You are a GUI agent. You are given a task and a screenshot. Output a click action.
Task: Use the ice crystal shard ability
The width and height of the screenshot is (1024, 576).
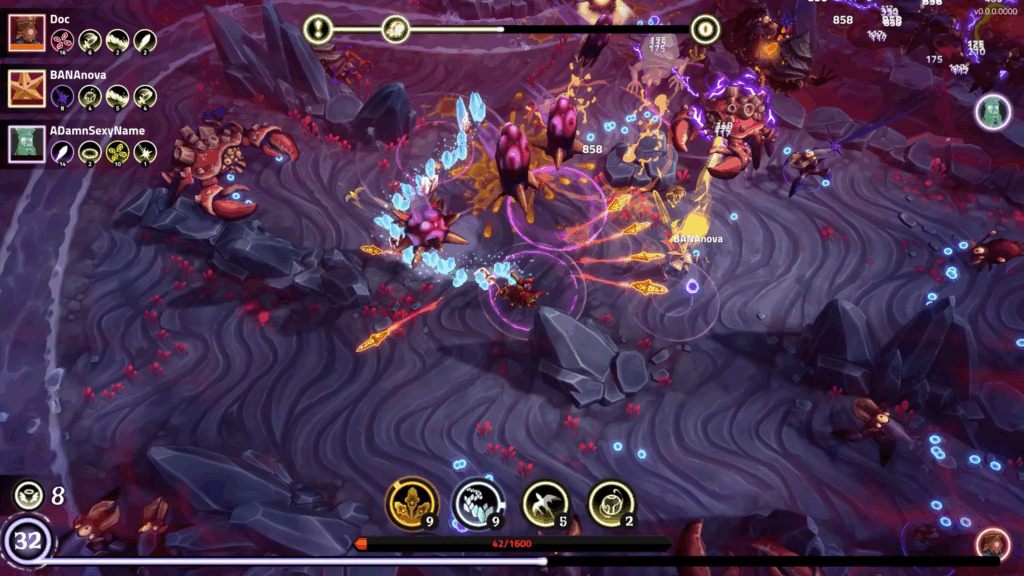coord(478,502)
